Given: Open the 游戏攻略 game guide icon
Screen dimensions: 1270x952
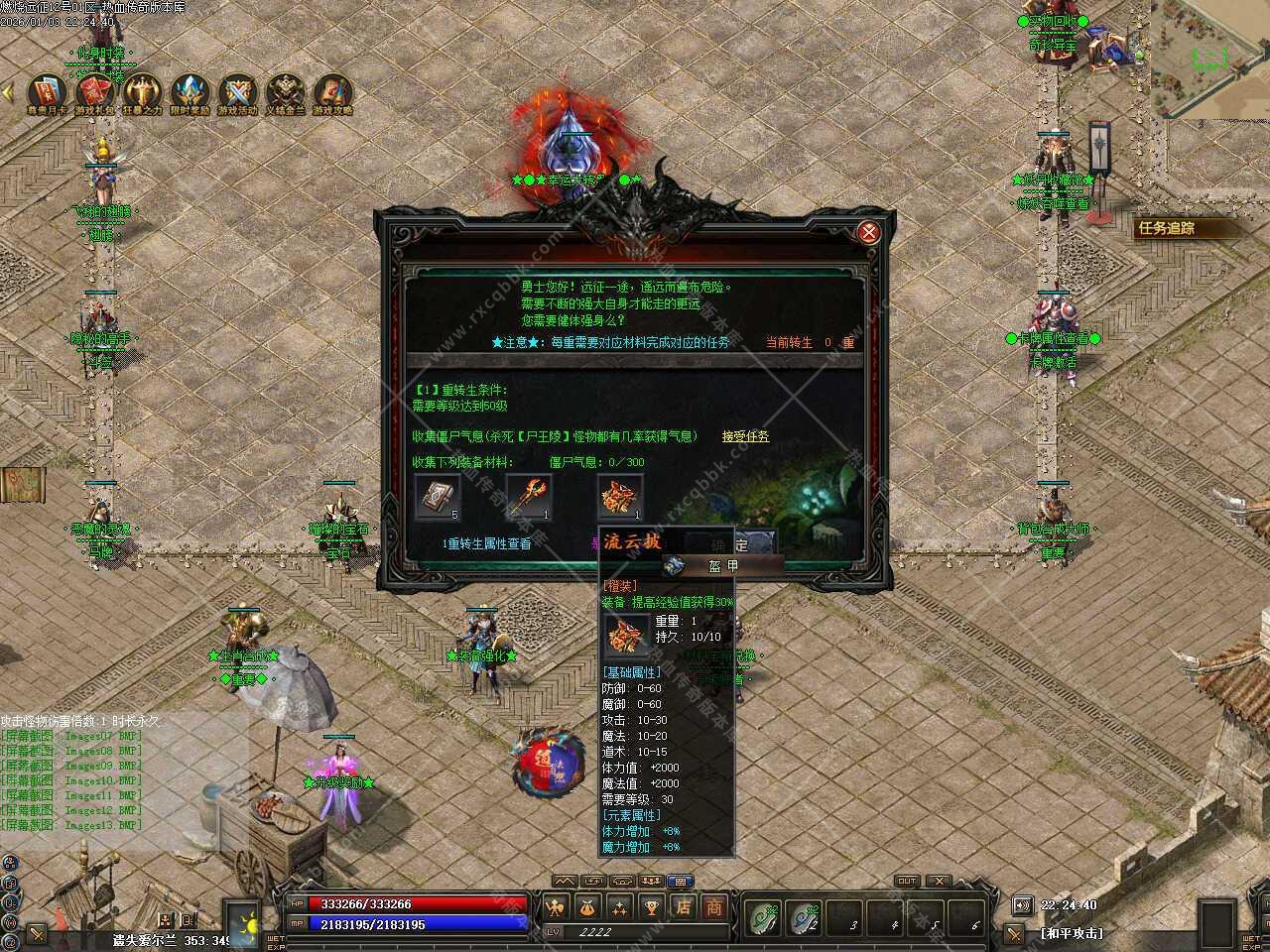Looking at the screenshot, I should (x=332, y=93).
